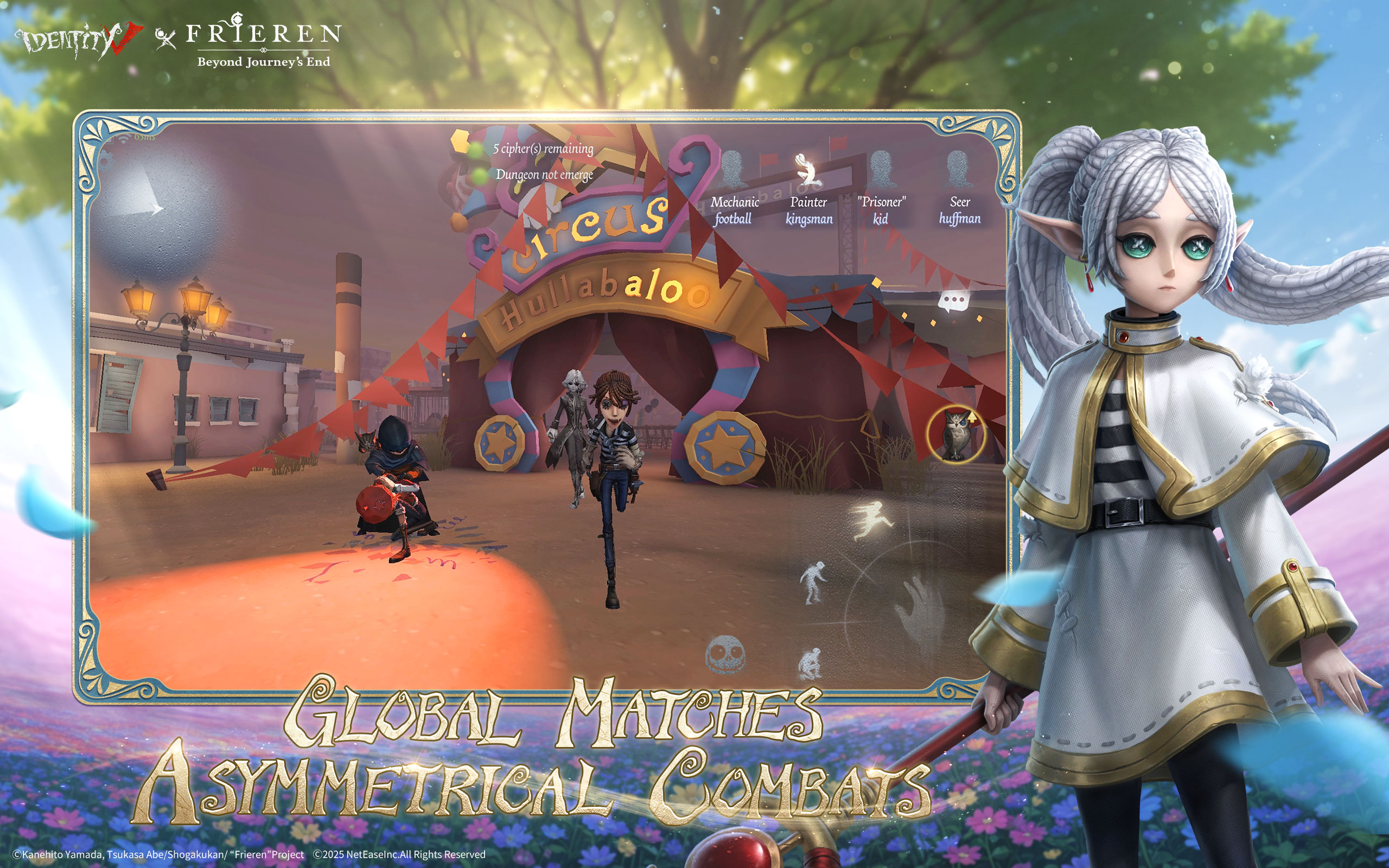Select "Prisoner" kid's teammate status icon

[882, 170]
